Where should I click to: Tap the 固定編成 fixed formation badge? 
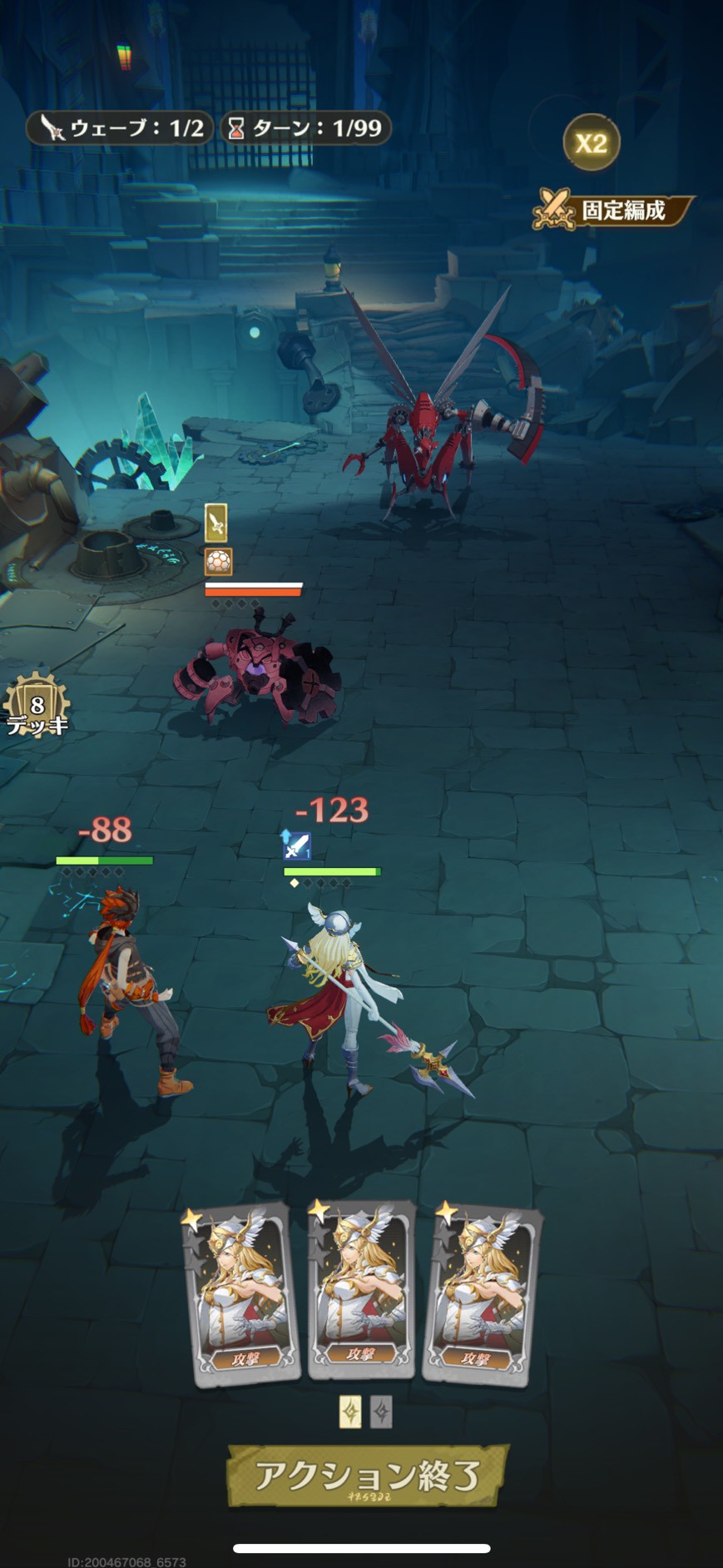click(x=614, y=210)
